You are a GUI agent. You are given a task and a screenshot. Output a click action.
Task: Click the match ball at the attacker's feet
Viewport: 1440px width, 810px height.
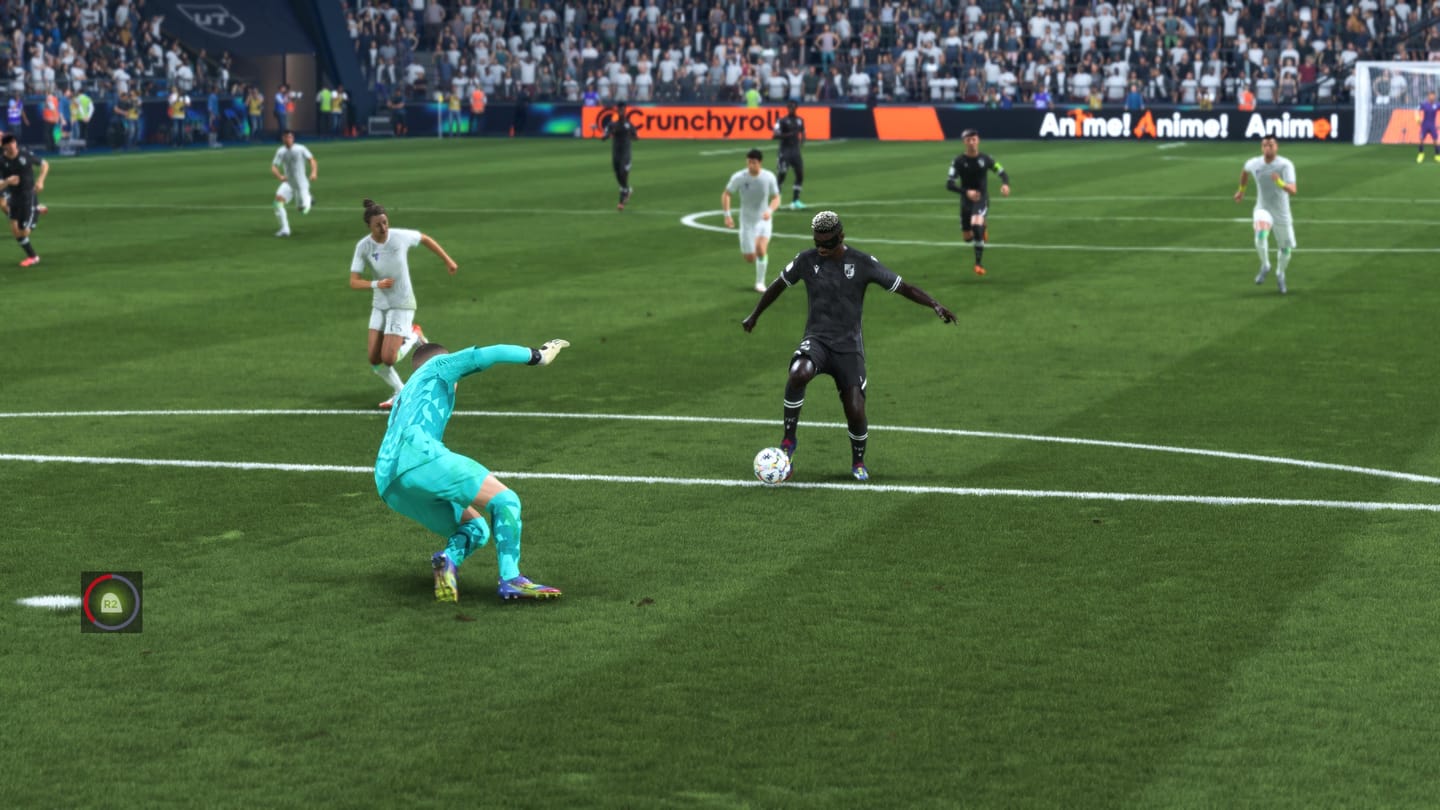coord(770,466)
